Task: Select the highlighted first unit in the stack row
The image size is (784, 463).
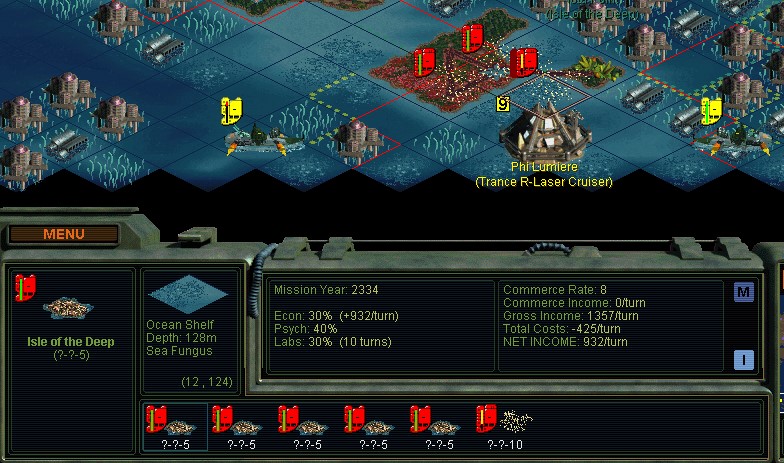Action: 175,425
